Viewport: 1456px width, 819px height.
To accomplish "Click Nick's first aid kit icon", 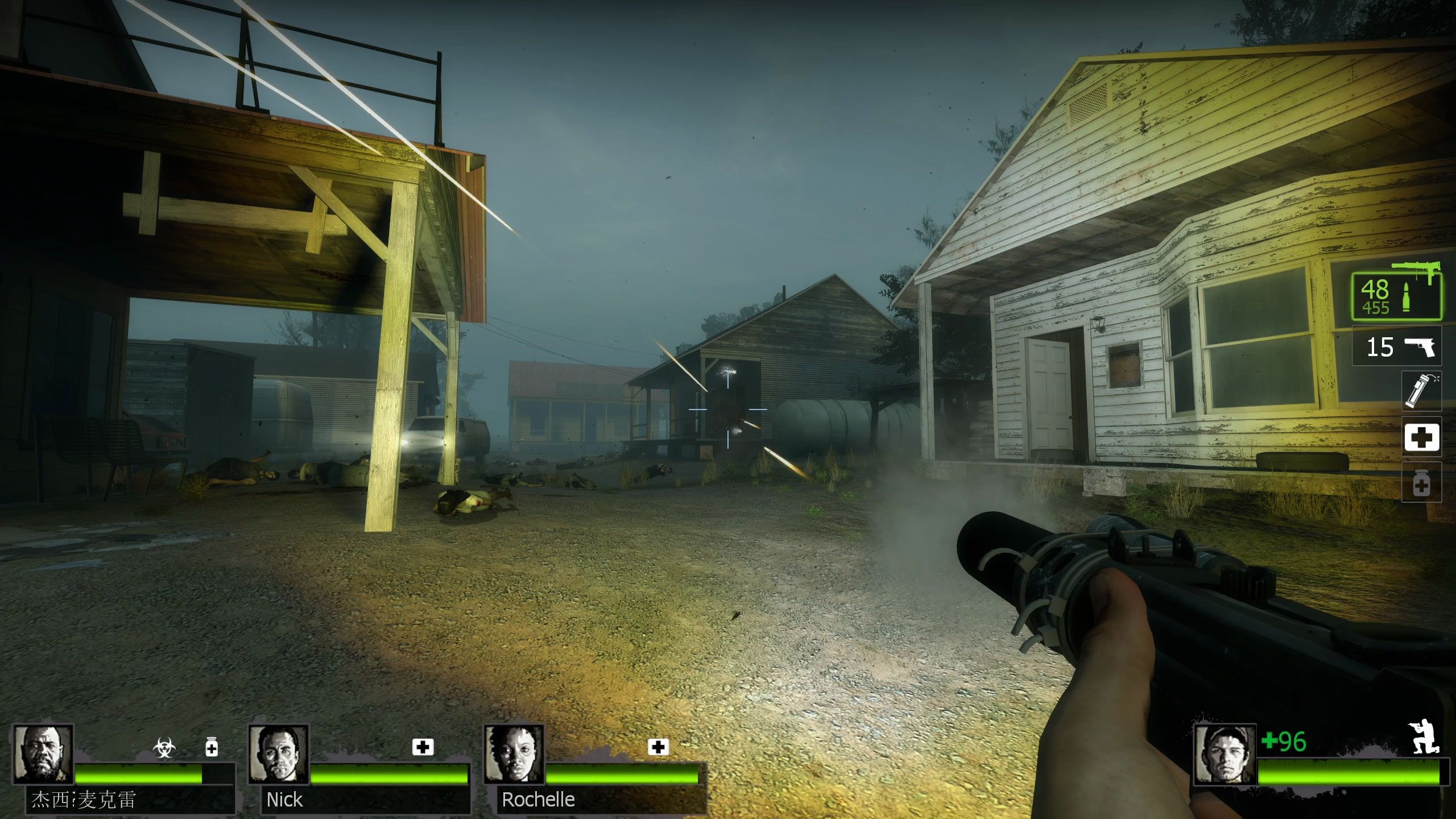I will 423,747.
